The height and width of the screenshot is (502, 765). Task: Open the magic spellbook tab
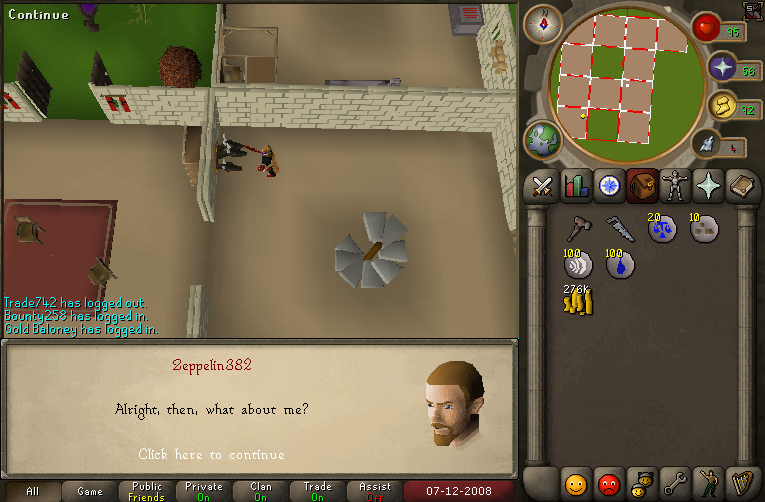pyautogui.click(x=740, y=186)
